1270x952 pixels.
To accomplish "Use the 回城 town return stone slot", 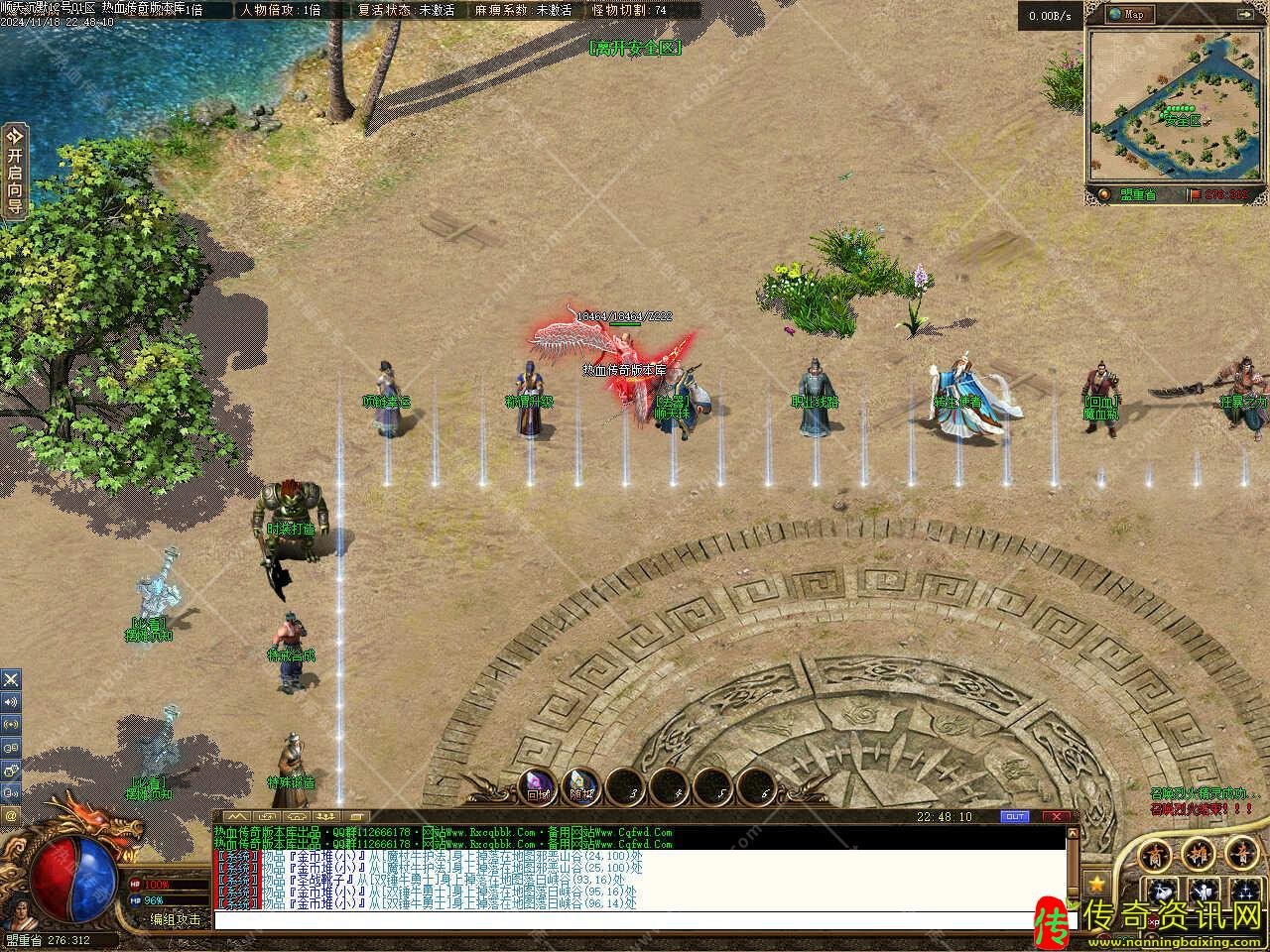I will click(x=538, y=785).
